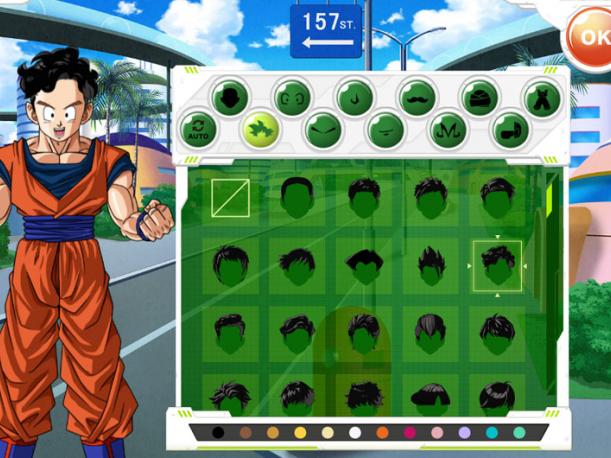Switch to the scouter accessory category
This screenshot has width=611, height=458.
[x=510, y=130]
